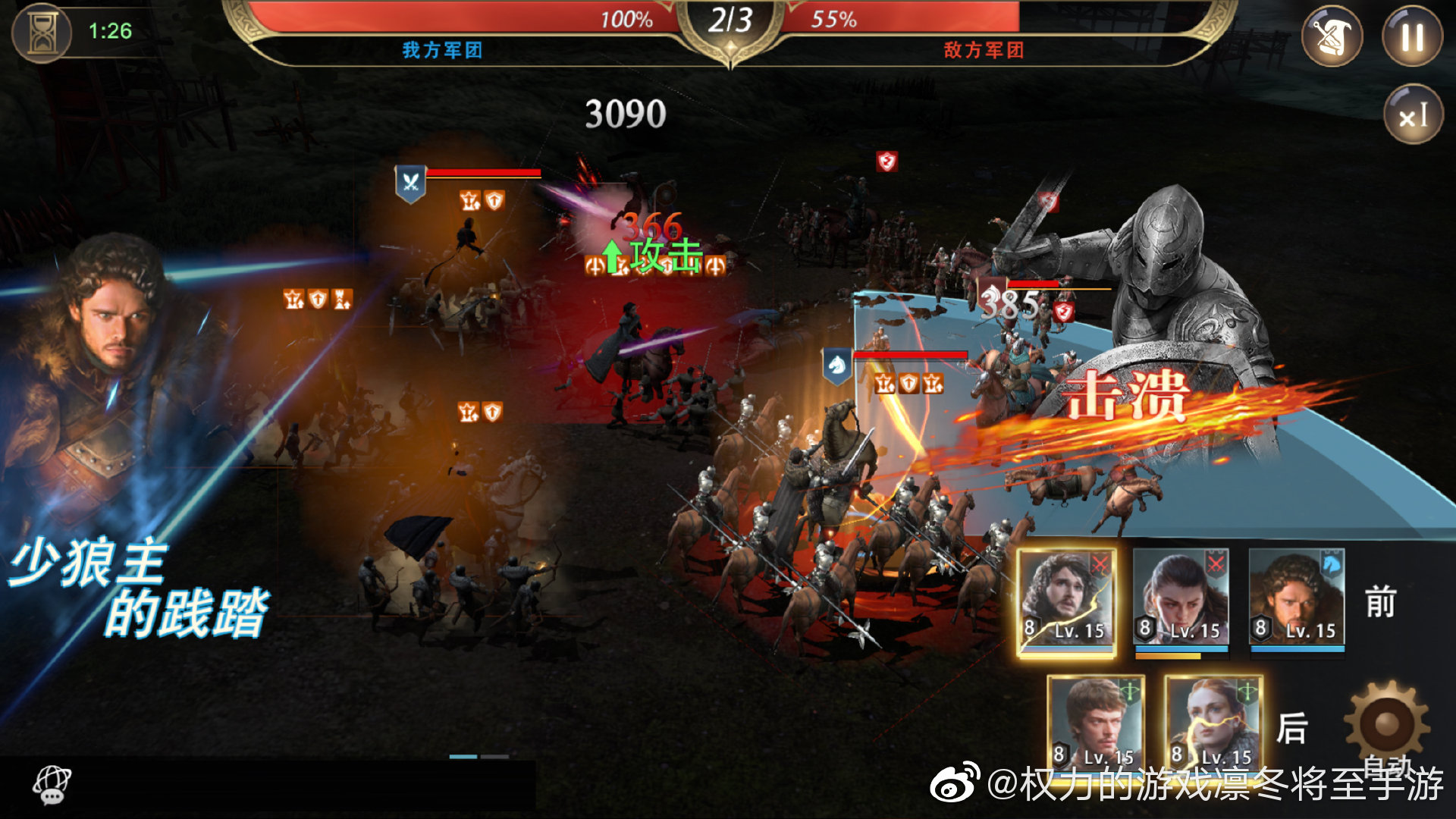Select Jon Snow's hero portrait
This screenshot has width=1456, height=819.
click(1066, 601)
